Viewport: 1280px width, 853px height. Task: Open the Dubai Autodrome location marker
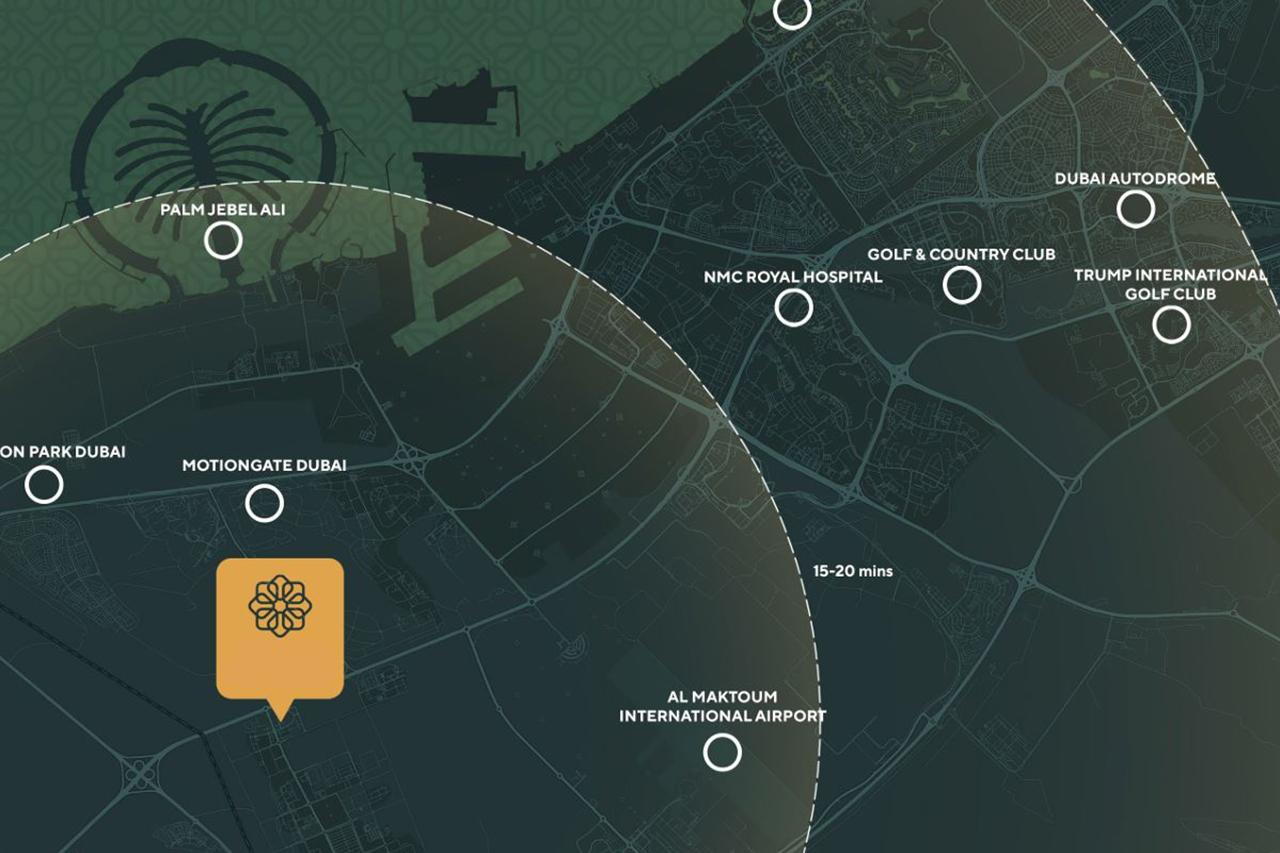[1135, 209]
